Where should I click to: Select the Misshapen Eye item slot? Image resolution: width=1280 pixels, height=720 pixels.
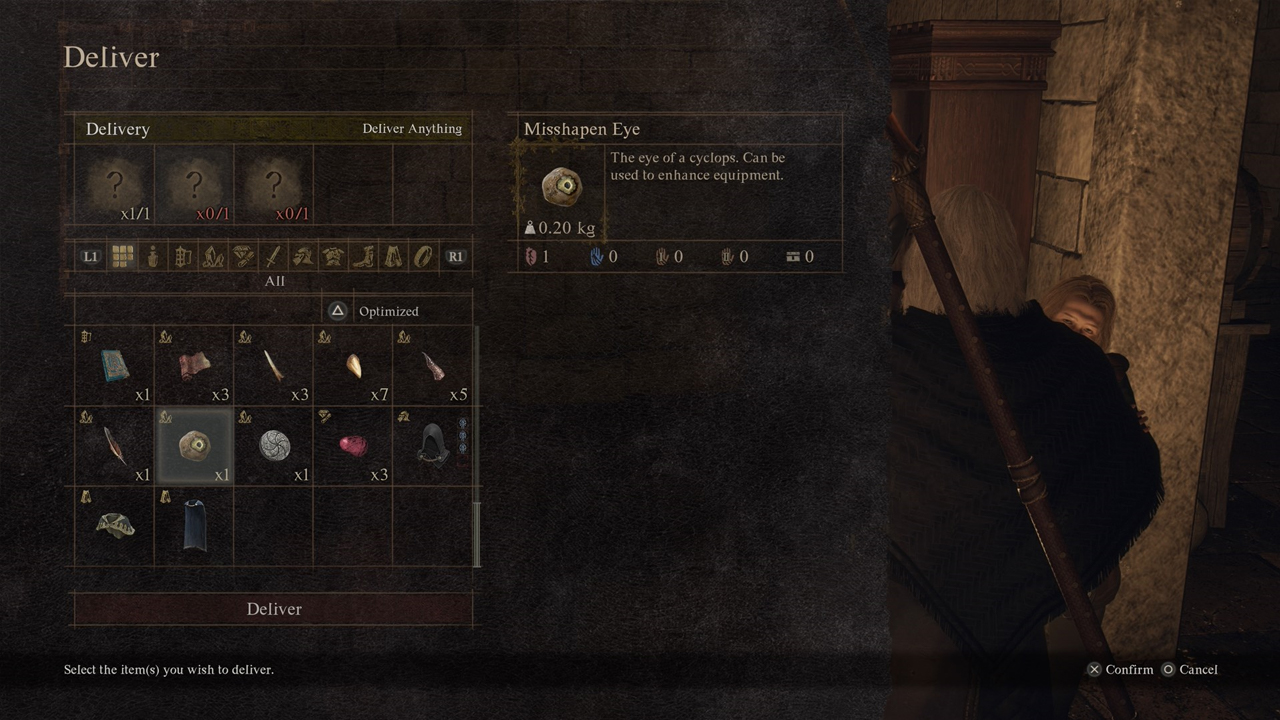[194, 446]
